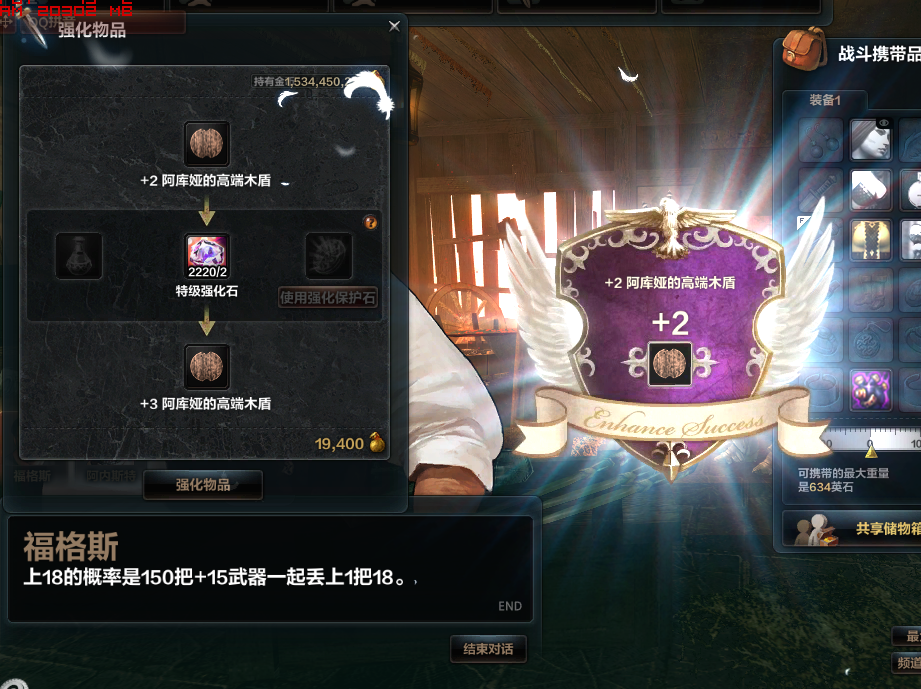
Task: Select the purple potion bundle inventory slot
Action: coord(871,390)
